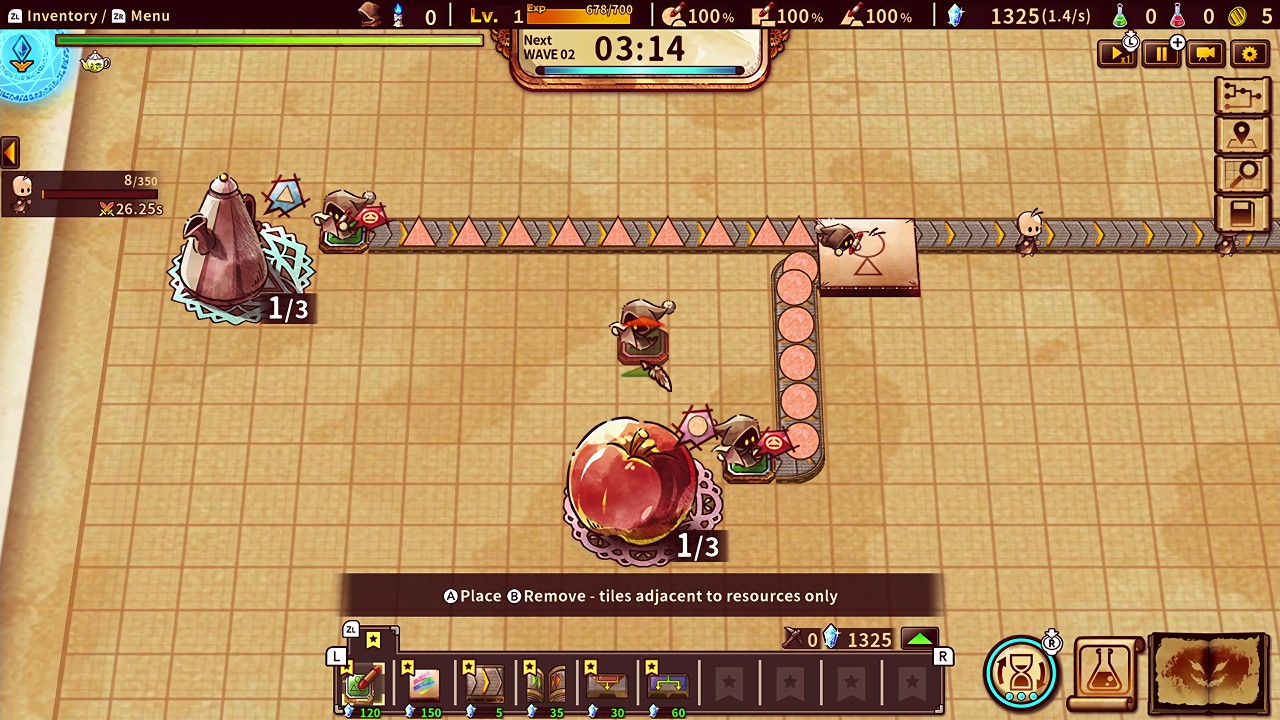
Task: Select the book structure costing 35
Action: pyautogui.click(x=545, y=683)
